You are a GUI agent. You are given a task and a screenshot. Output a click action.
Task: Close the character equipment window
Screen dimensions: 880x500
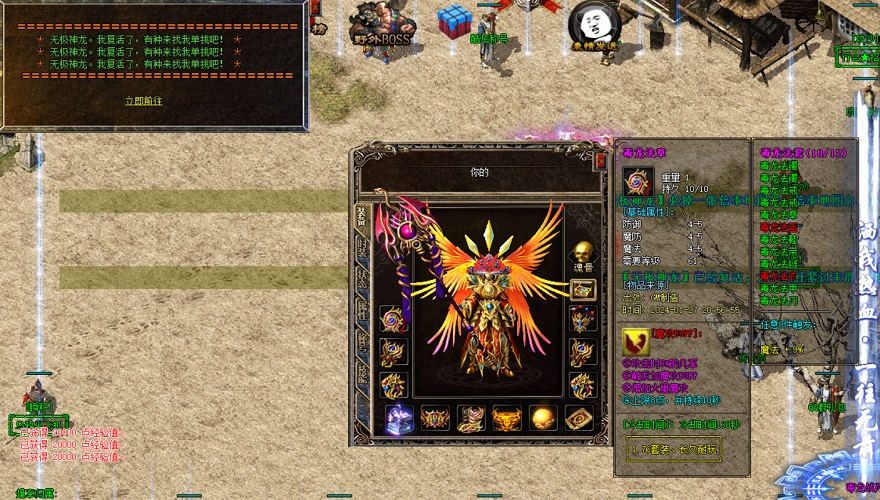(x=601, y=160)
